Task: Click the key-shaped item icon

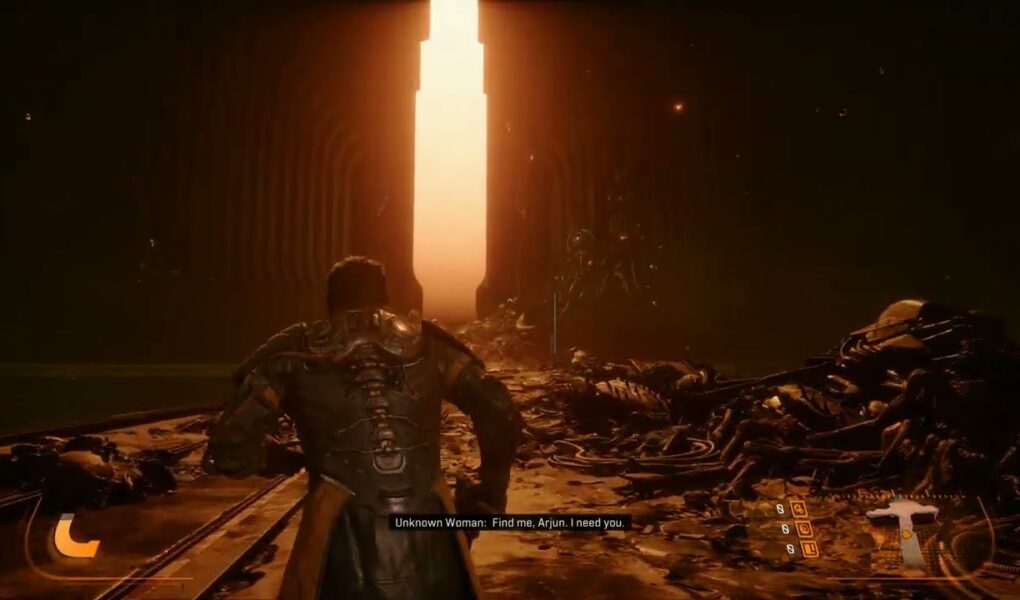Action: point(797,508)
